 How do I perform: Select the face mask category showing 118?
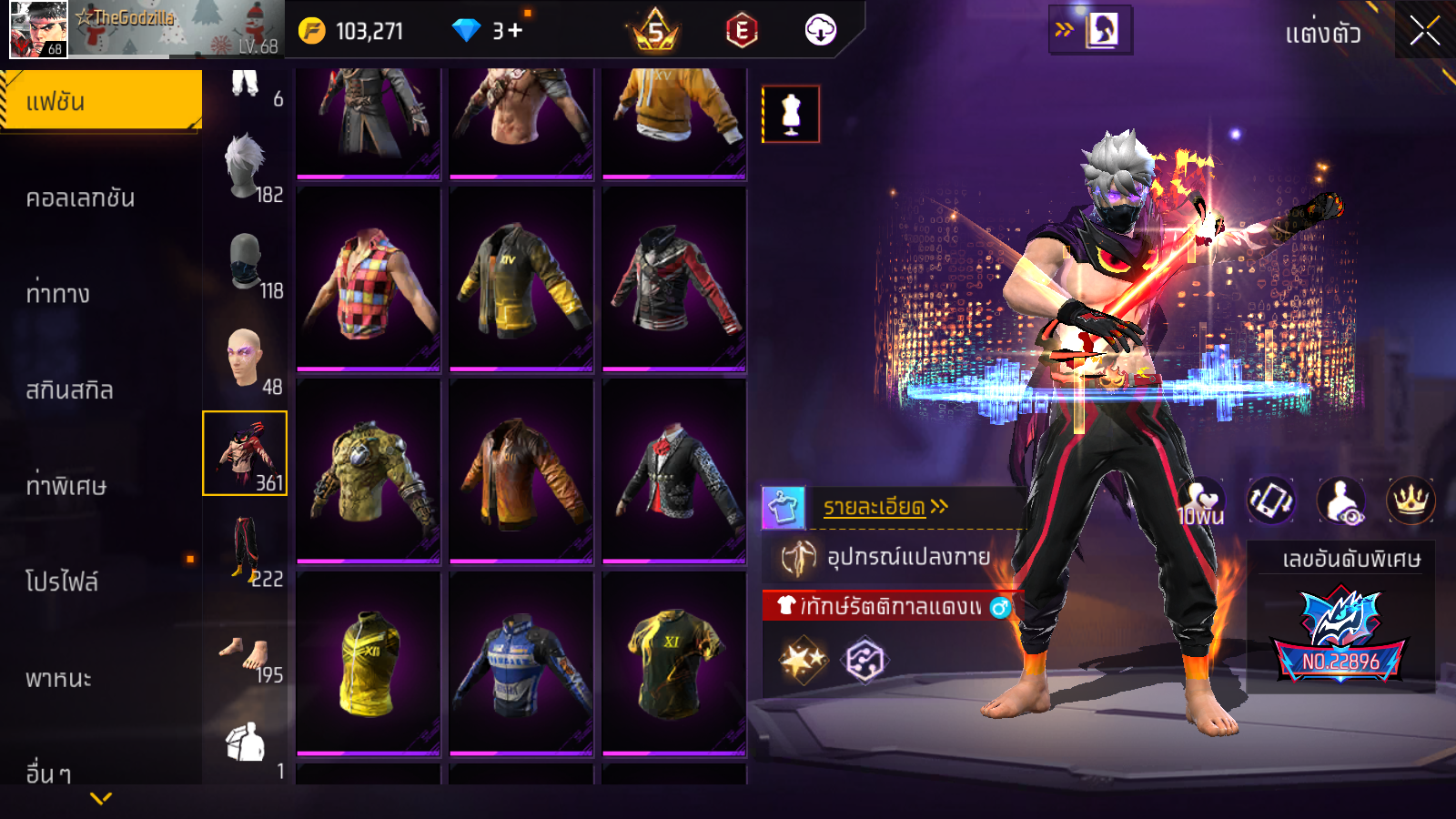[x=246, y=264]
